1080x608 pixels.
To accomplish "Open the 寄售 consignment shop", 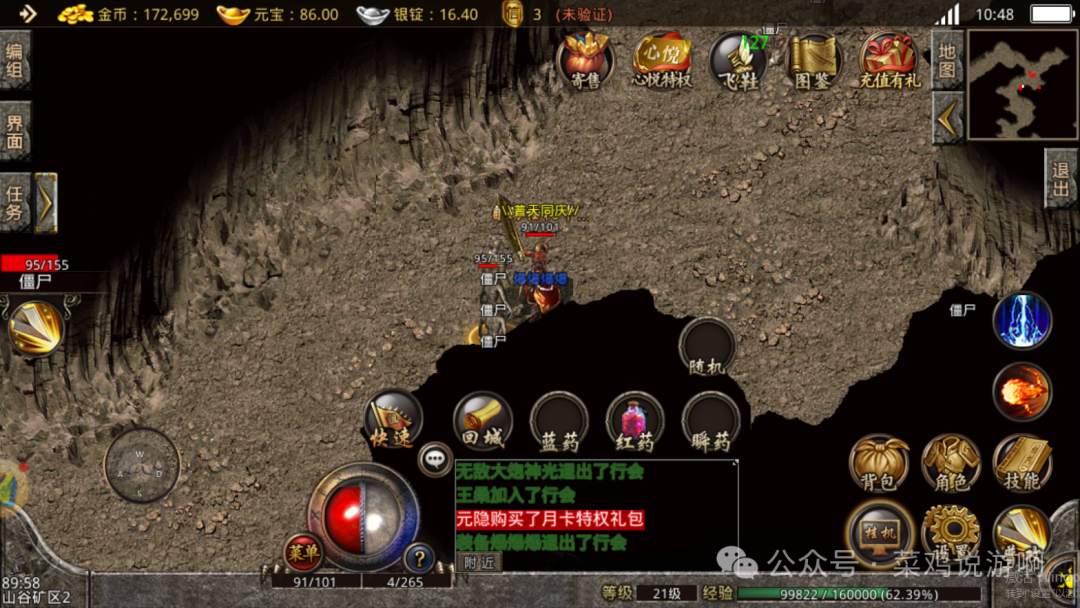I will [x=585, y=60].
